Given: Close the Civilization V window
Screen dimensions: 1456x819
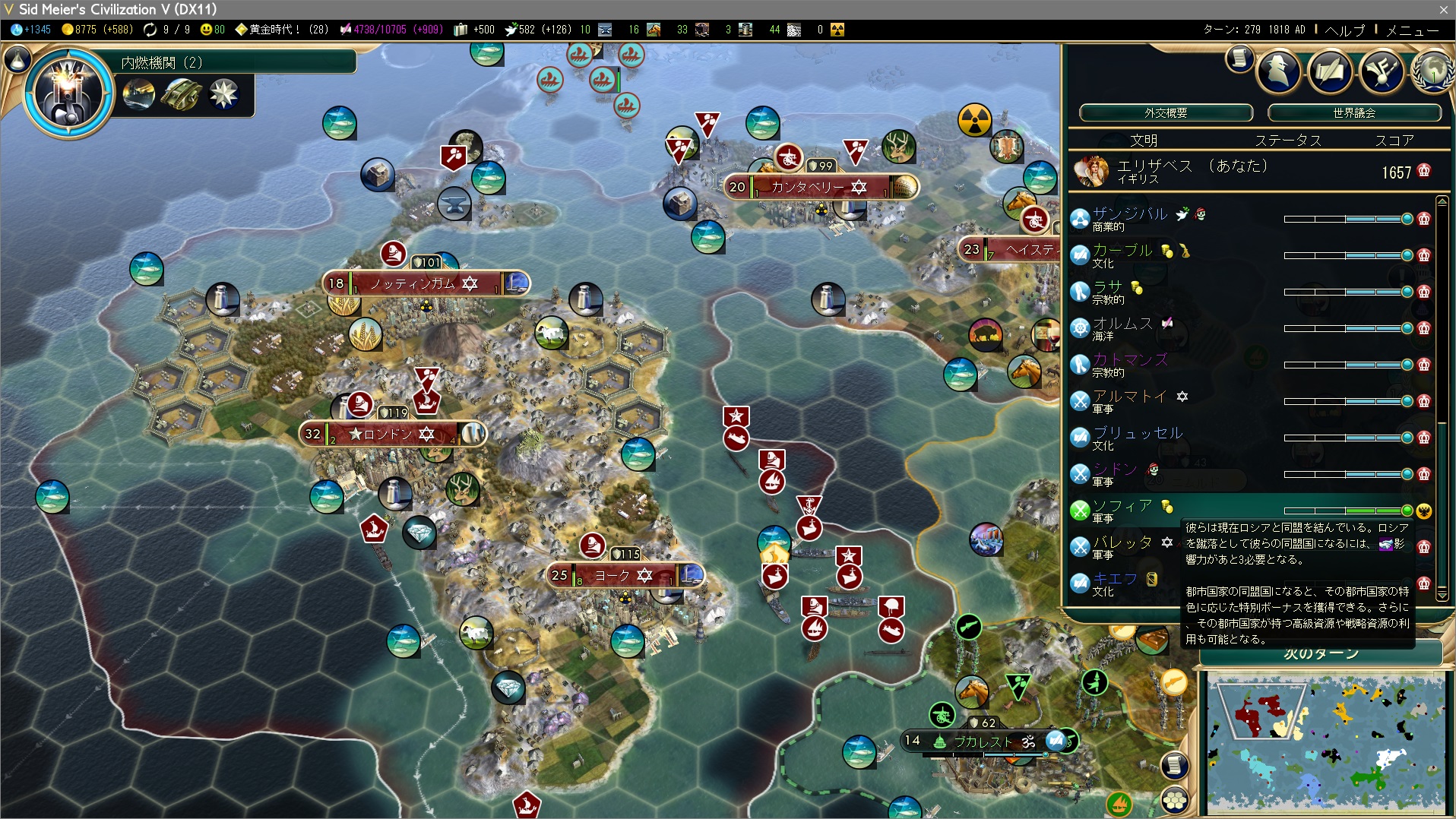Looking at the screenshot, I should point(1443,9).
